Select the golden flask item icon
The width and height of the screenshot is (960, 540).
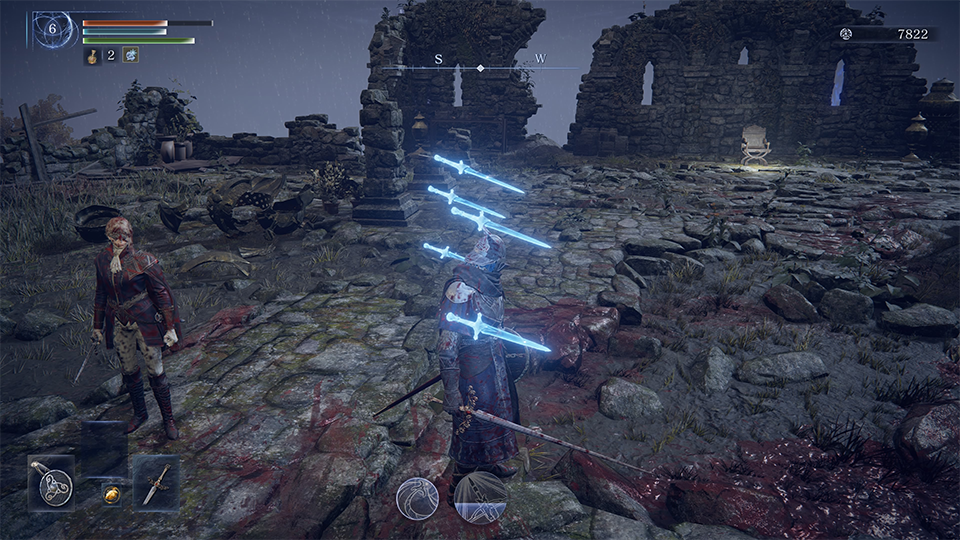tap(91, 56)
